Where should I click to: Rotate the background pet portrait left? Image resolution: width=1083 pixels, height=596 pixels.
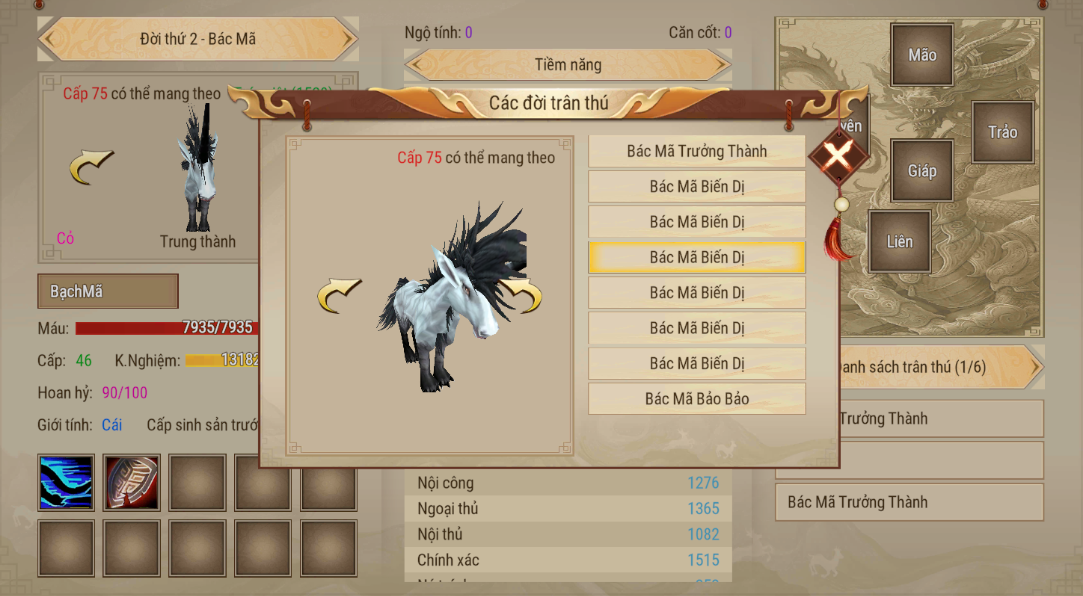tap(91, 167)
